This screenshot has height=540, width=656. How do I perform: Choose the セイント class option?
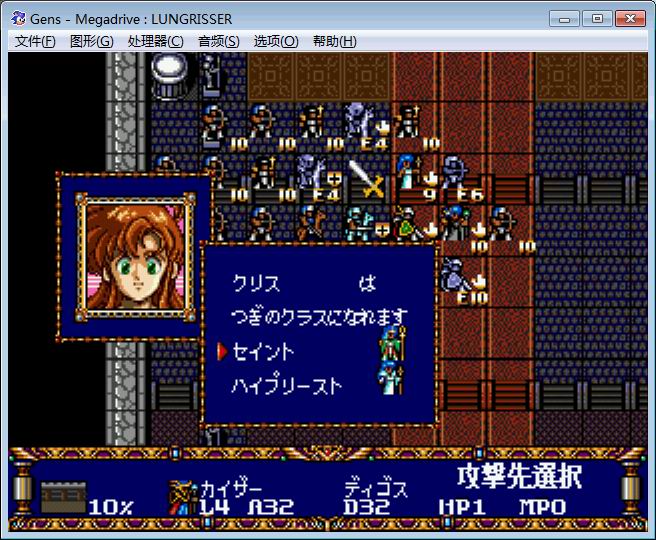coord(264,352)
